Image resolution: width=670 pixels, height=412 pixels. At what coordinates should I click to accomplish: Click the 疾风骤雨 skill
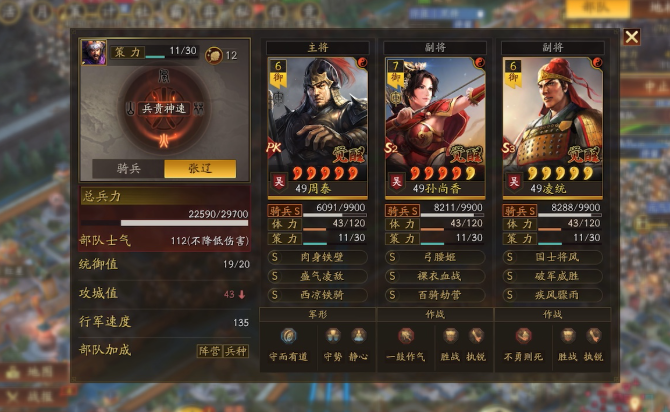[554, 294]
